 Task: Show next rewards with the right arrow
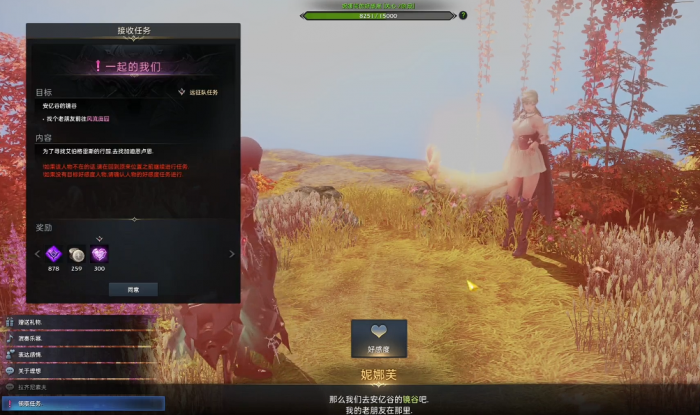(x=232, y=254)
